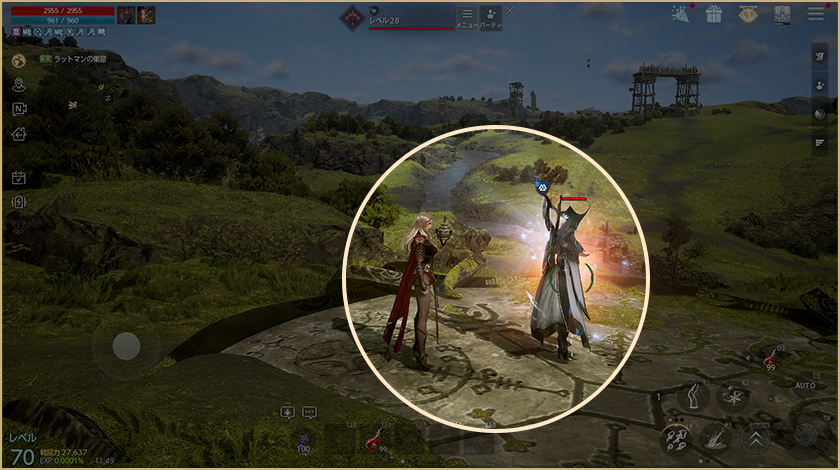Open the gift box rewards
The image size is (840, 470).
tap(713, 14)
